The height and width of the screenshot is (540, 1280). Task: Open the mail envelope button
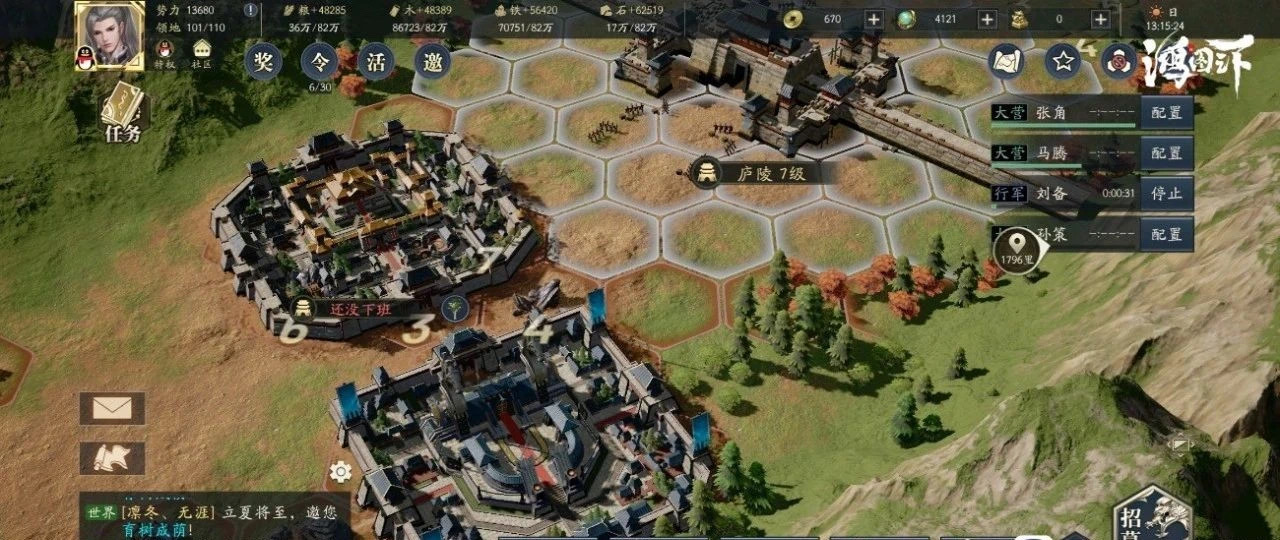[112, 408]
